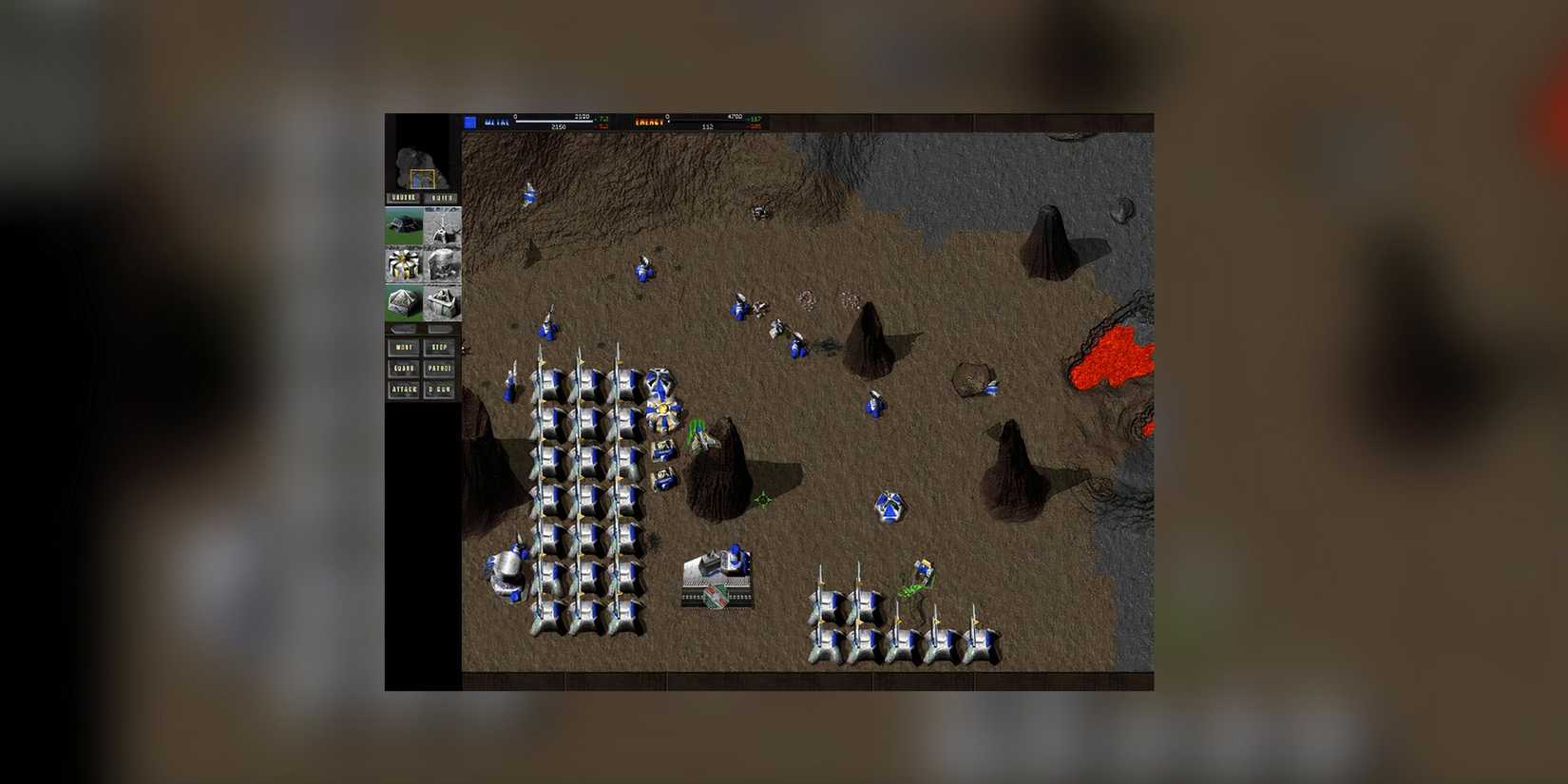Advance to the next build menu page

click(x=440, y=330)
